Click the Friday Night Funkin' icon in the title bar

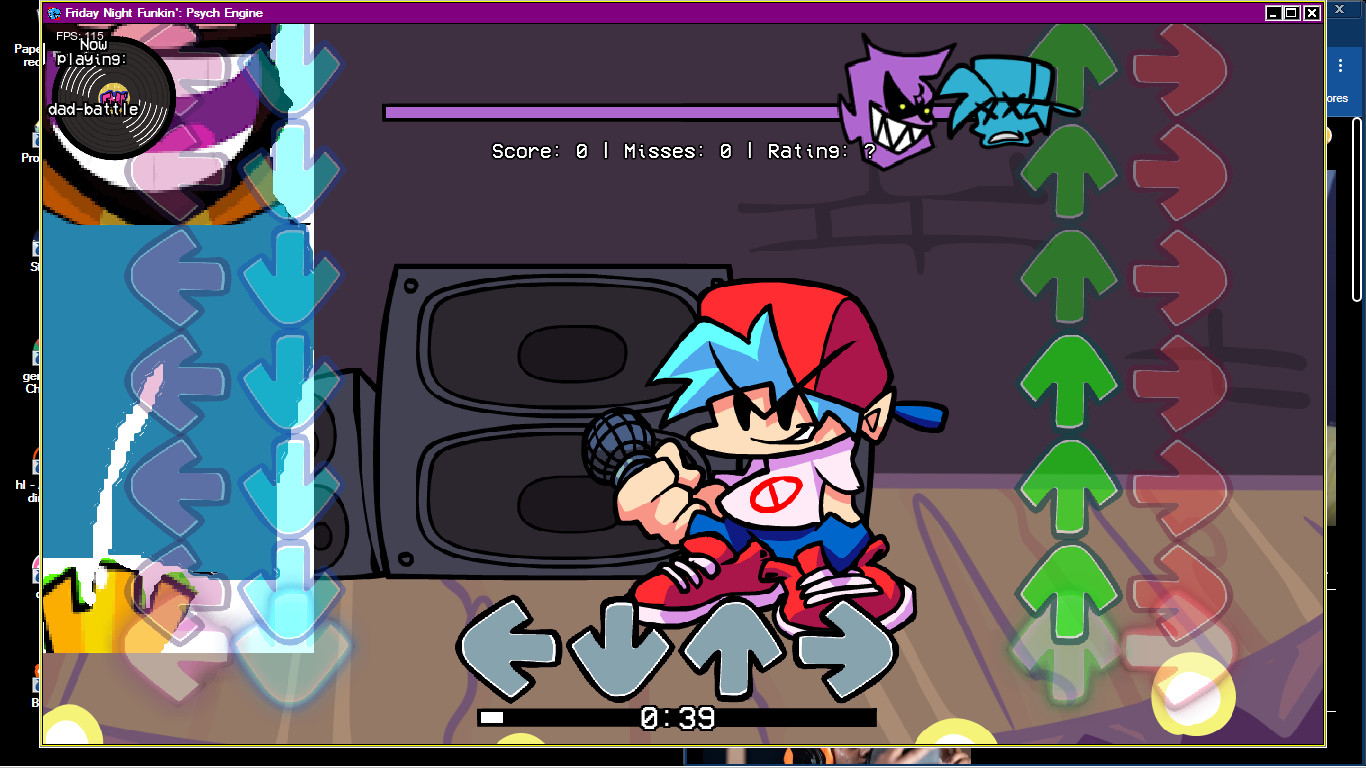coord(52,13)
